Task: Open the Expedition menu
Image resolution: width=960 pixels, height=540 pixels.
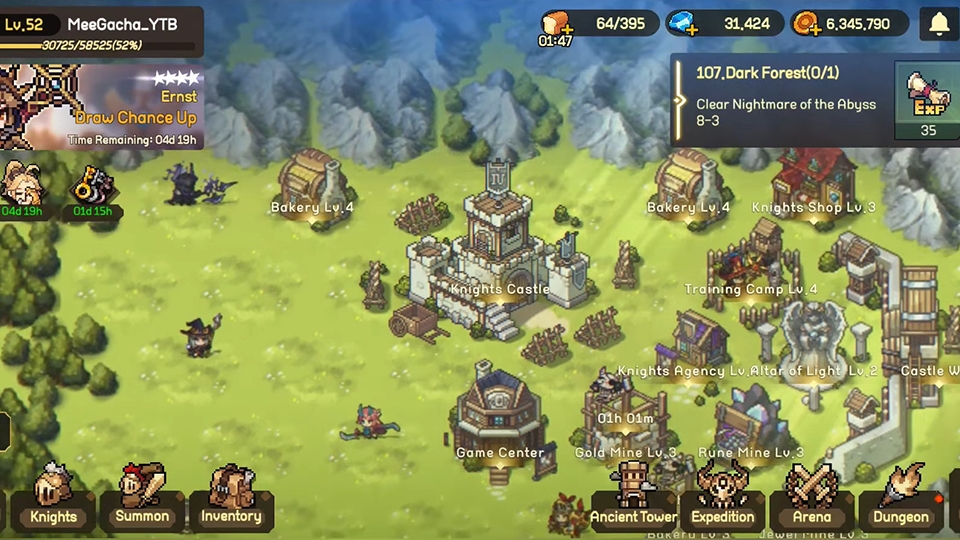Action: (722, 498)
